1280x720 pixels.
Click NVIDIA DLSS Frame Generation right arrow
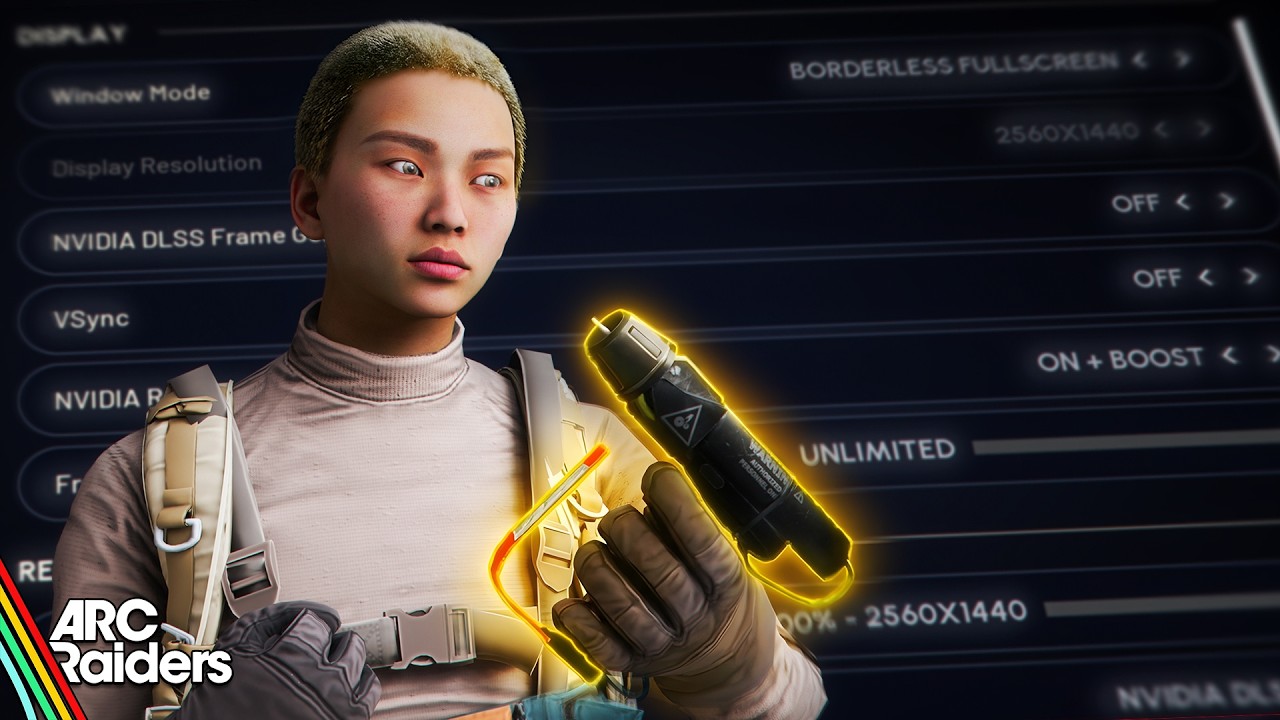click(1227, 201)
